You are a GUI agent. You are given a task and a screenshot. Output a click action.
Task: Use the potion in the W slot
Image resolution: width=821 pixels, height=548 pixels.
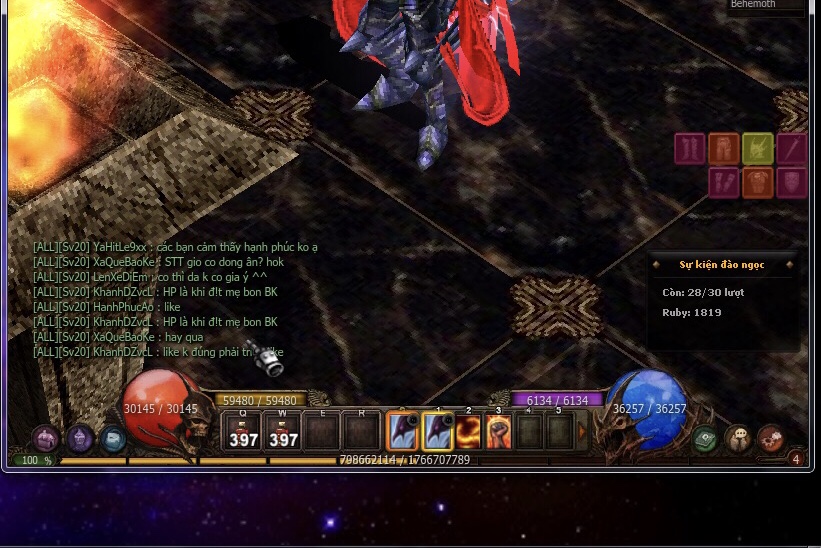click(x=283, y=433)
